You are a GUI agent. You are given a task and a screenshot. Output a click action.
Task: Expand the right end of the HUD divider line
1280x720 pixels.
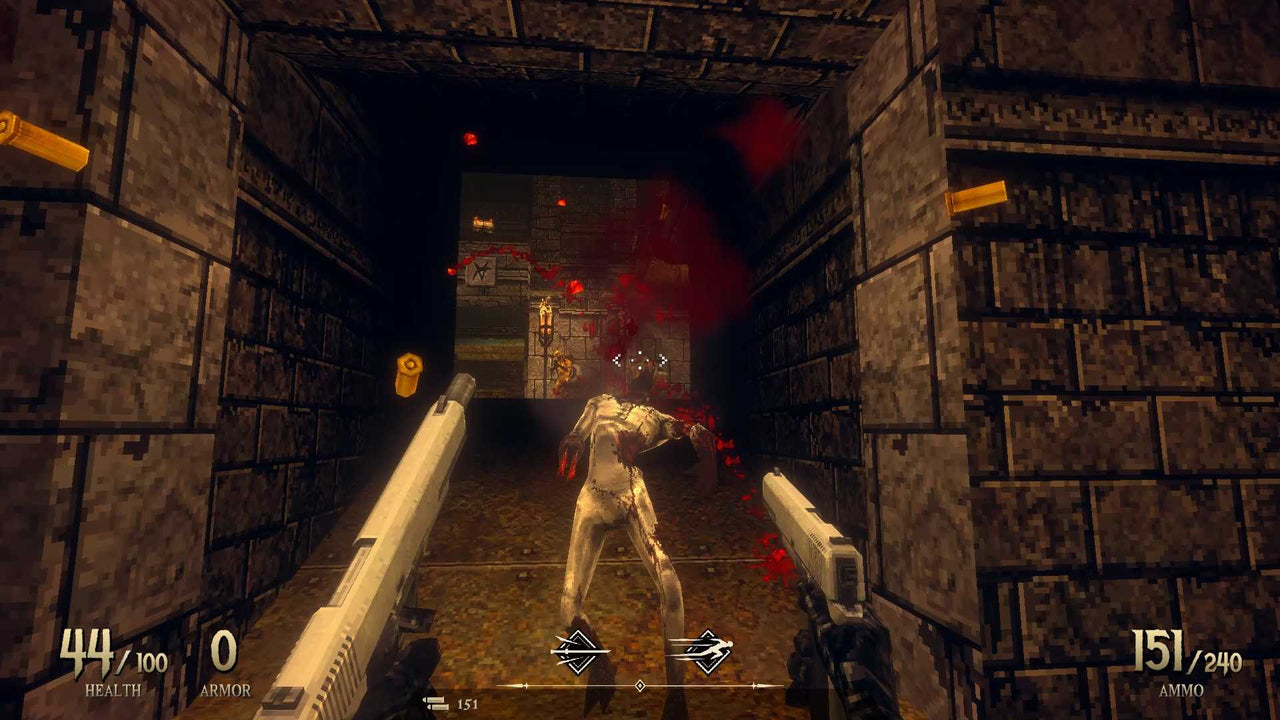tap(781, 685)
